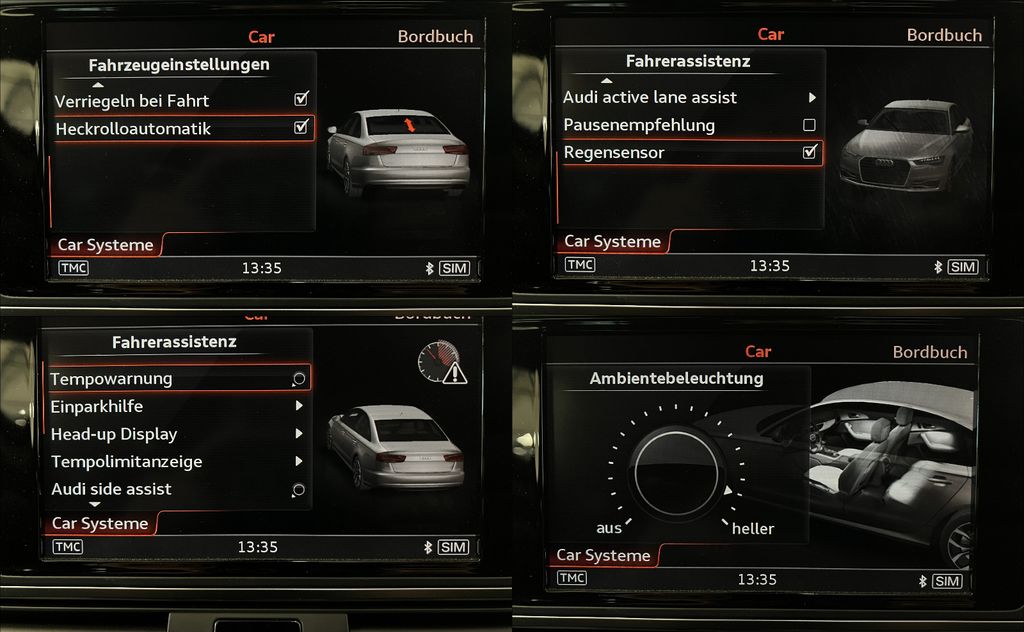Enable the Pausenempfehlung checkbox
Viewport: 1024px width, 632px height.
[809, 125]
